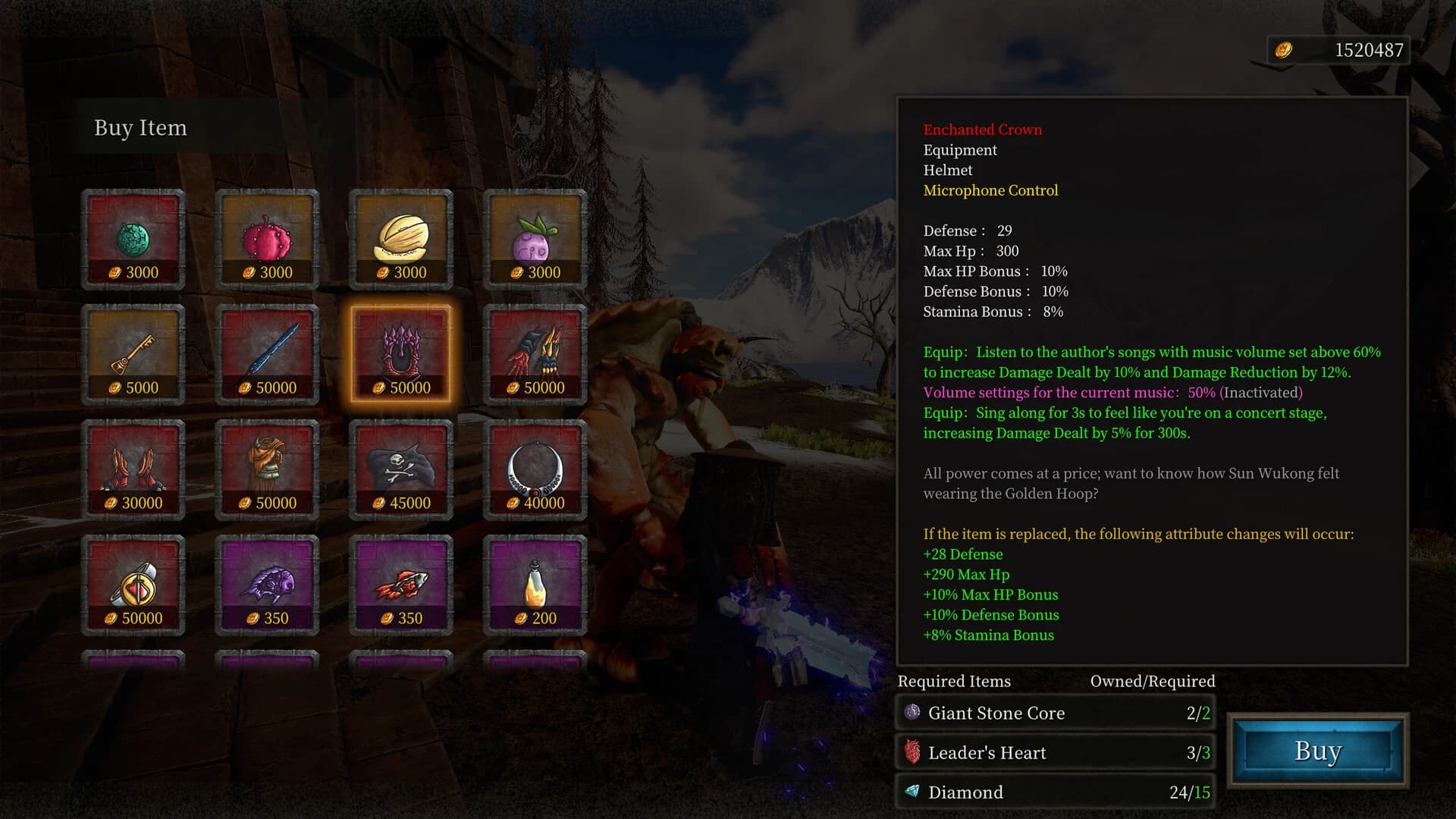Select the blue sword priced 50000
Image resolution: width=1456 pixels, height=819 pixels.
coord(267,353)
